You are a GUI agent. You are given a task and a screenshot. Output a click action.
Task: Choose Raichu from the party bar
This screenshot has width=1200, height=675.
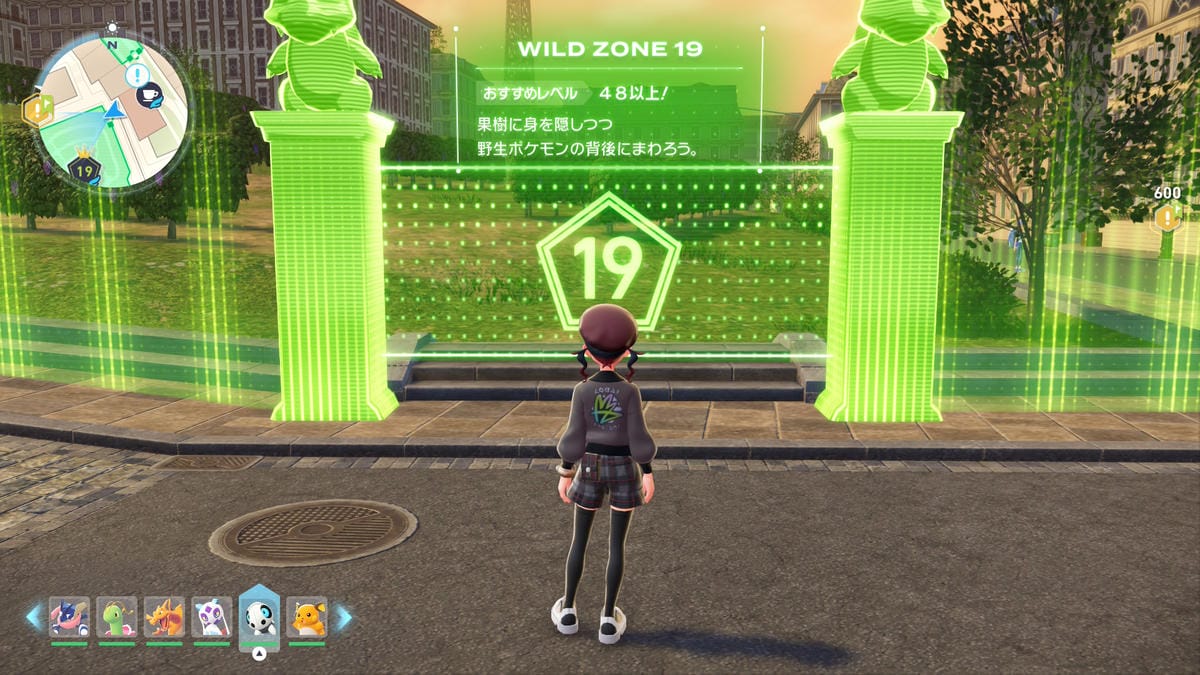pyautogui.click(x=307, y=617)
